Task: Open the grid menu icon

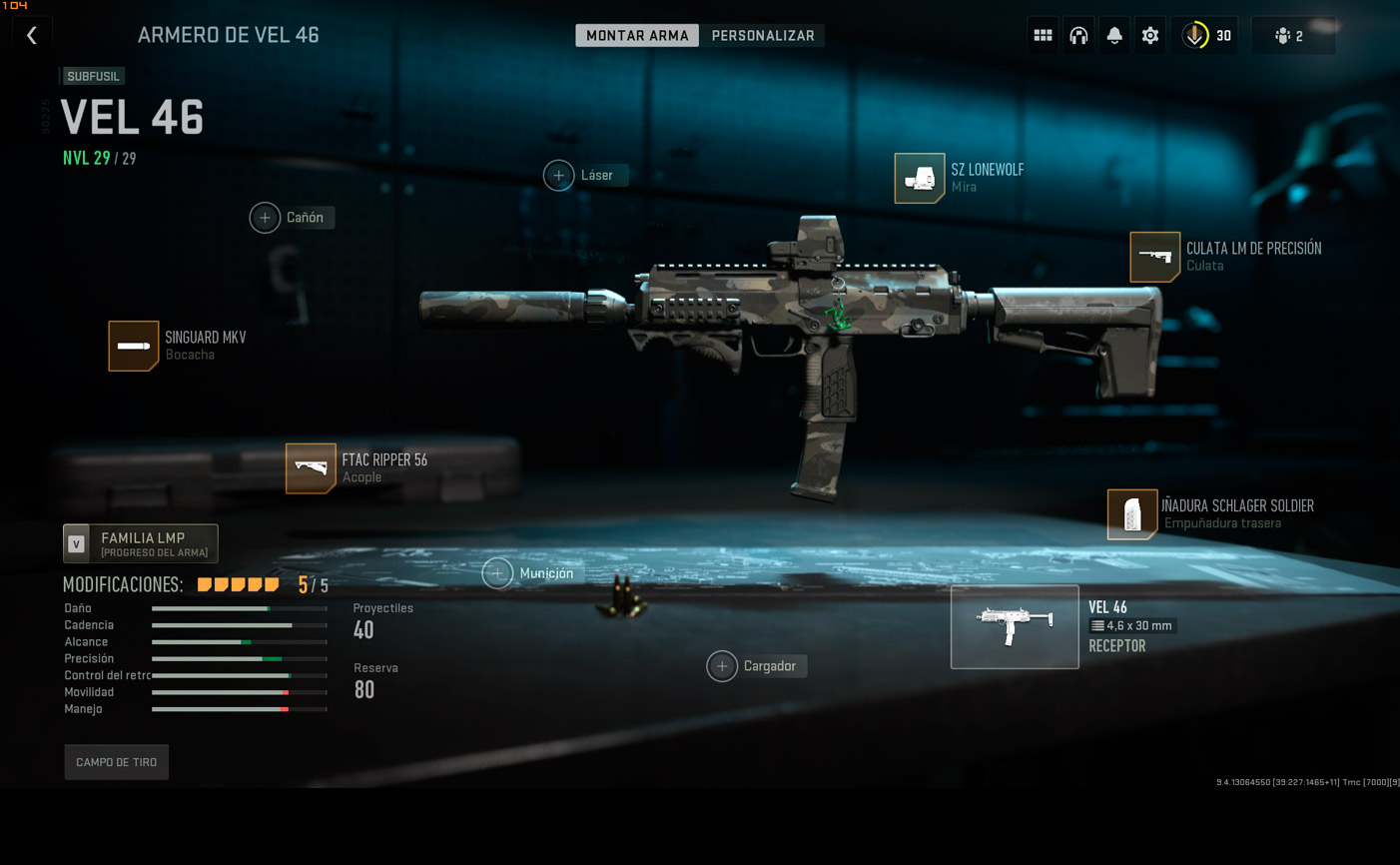Action: pyautogui.click(x=1043, y=36)
